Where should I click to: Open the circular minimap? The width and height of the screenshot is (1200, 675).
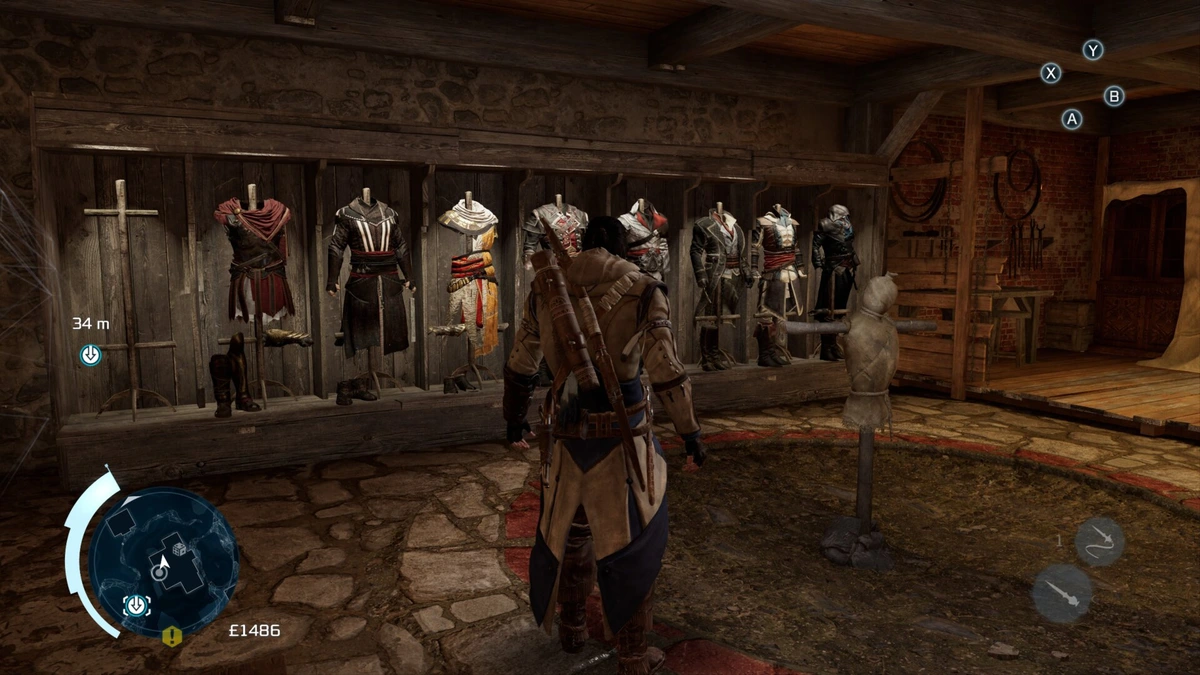[x=163, y=562]
